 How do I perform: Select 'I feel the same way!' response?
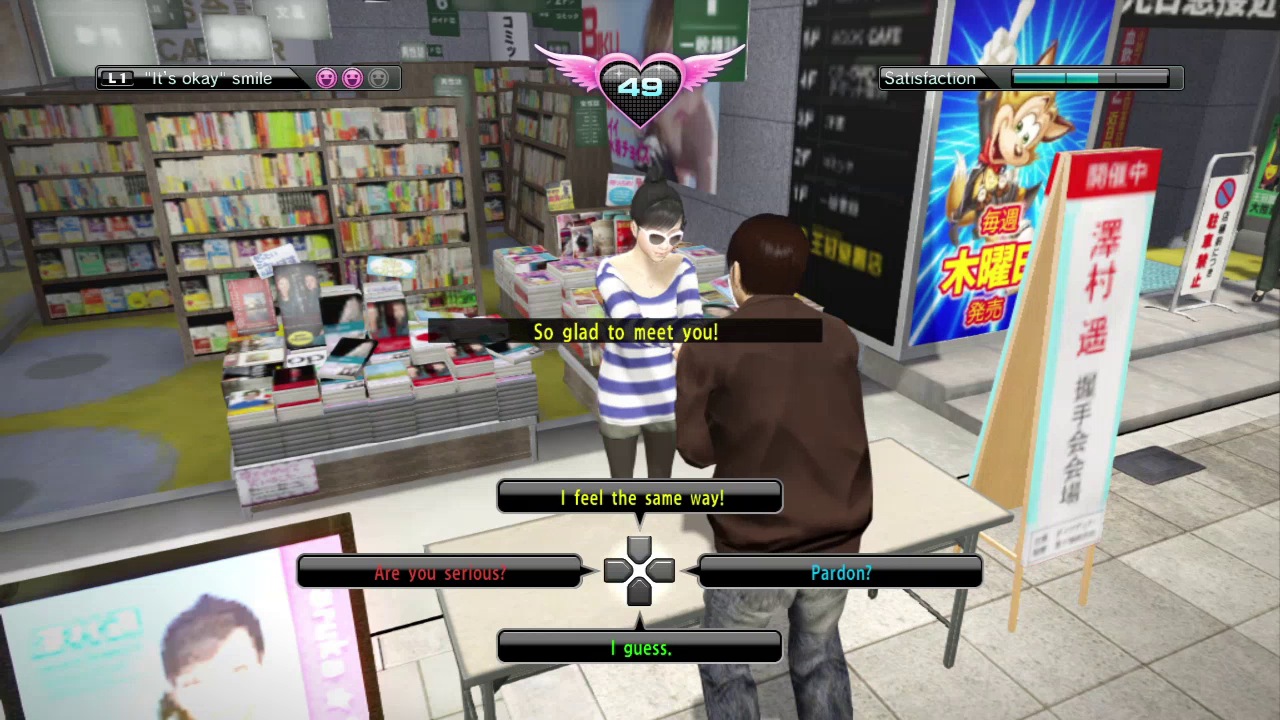(639, 498)
